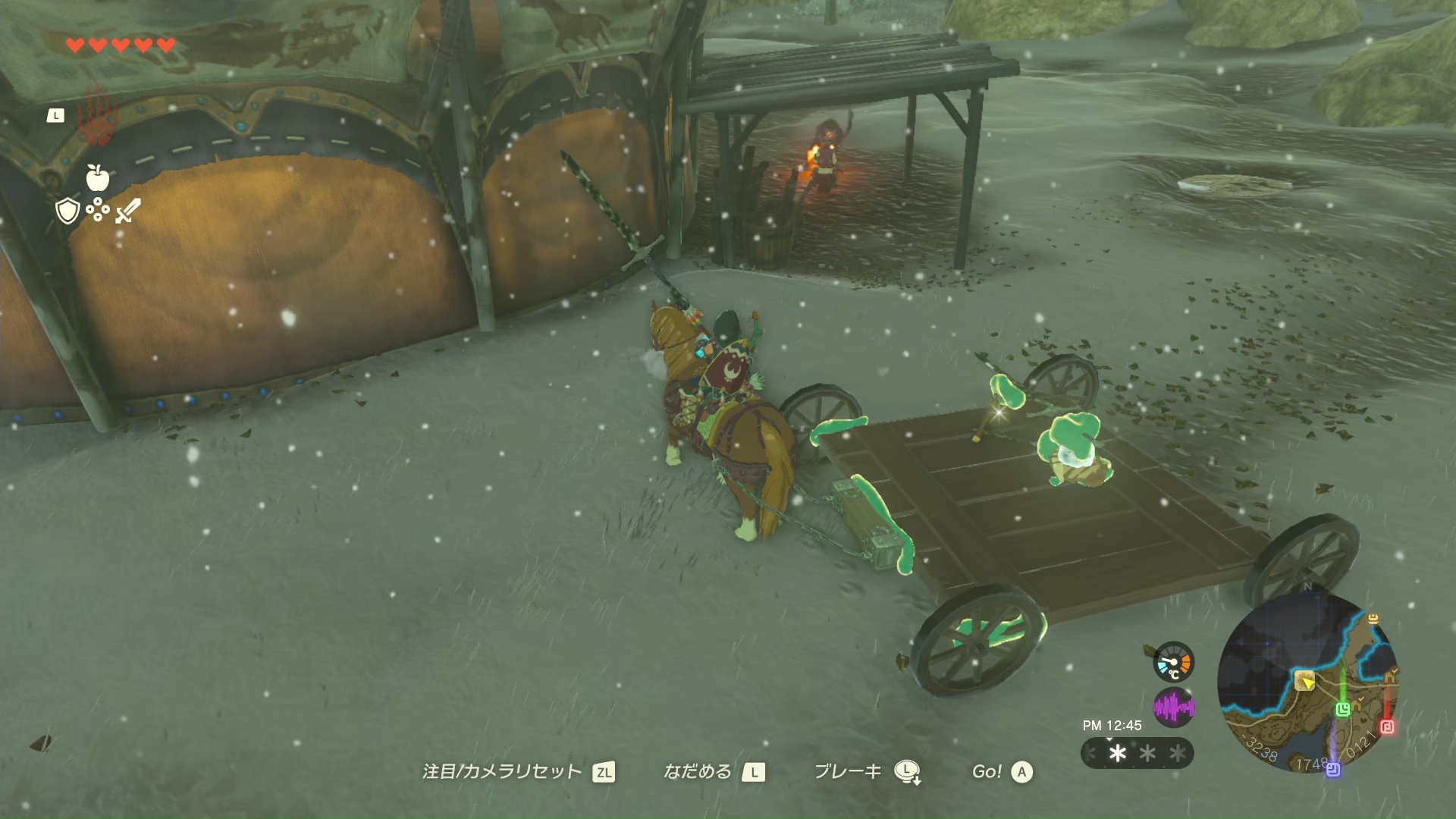Select the cave icon above the red beacon
The image size is (1456, 819).
click(1391, 676)
